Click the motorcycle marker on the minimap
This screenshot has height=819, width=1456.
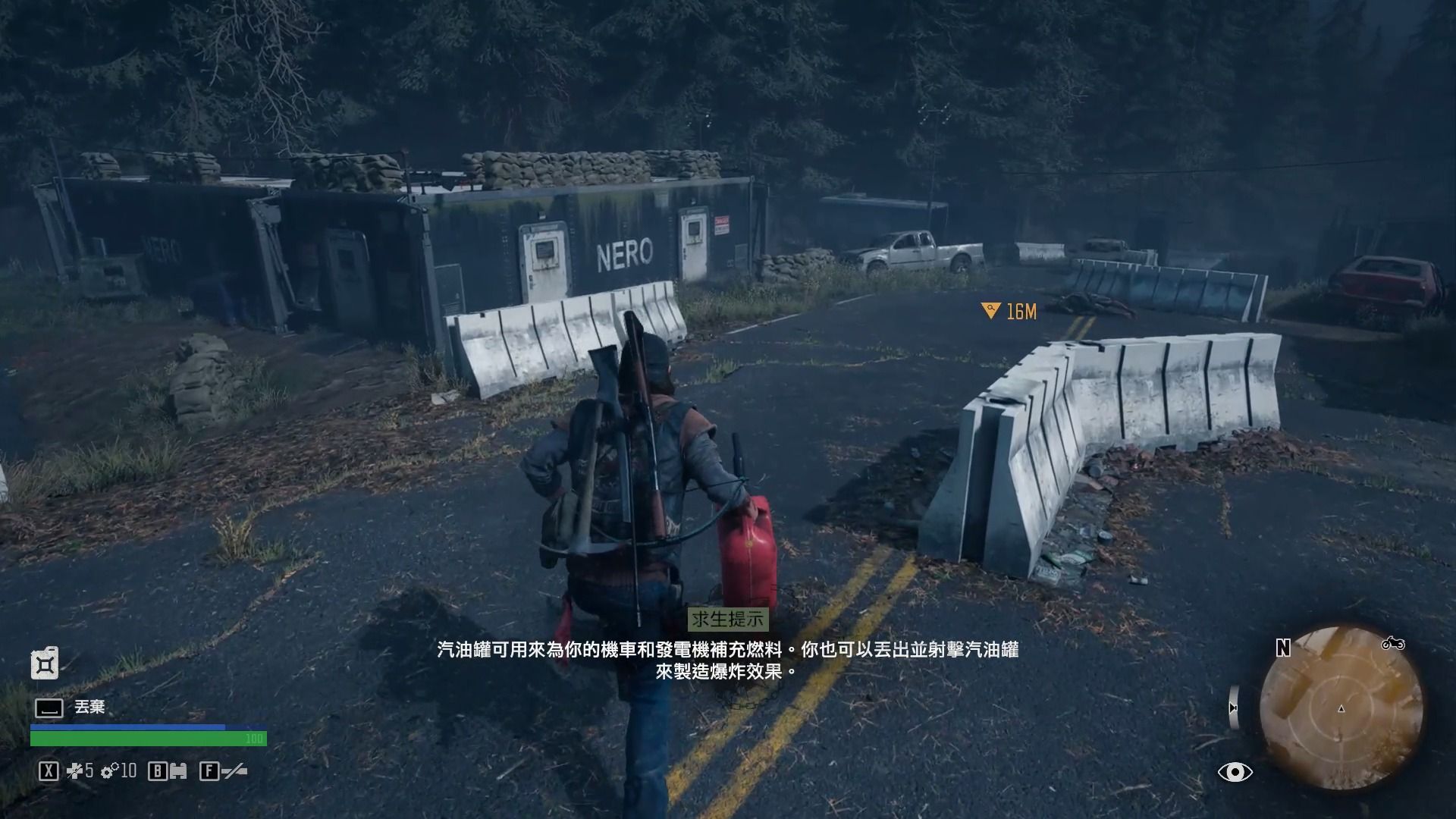coord(1392,644)
